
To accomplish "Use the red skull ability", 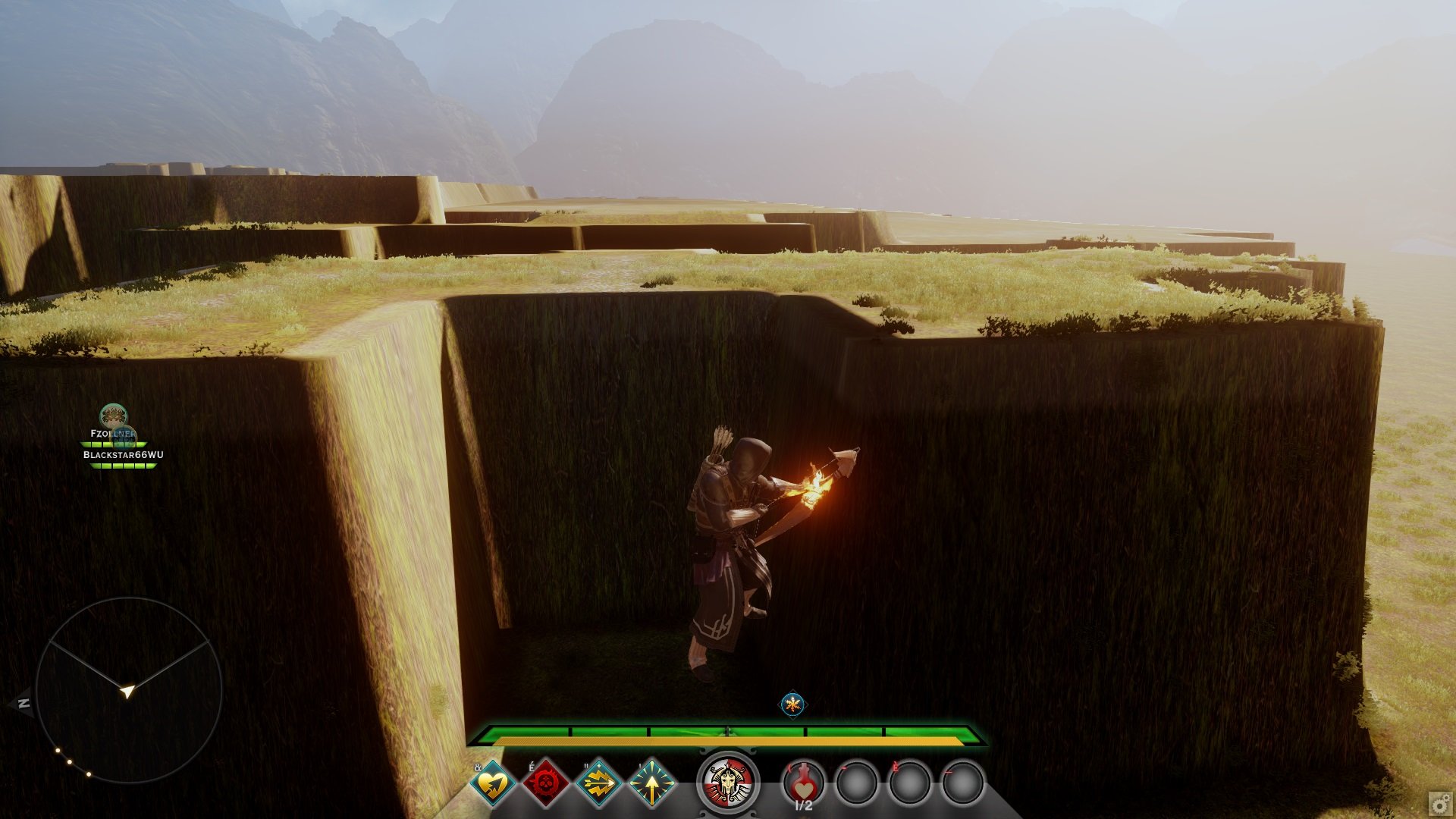I will [x=546, y=783].
